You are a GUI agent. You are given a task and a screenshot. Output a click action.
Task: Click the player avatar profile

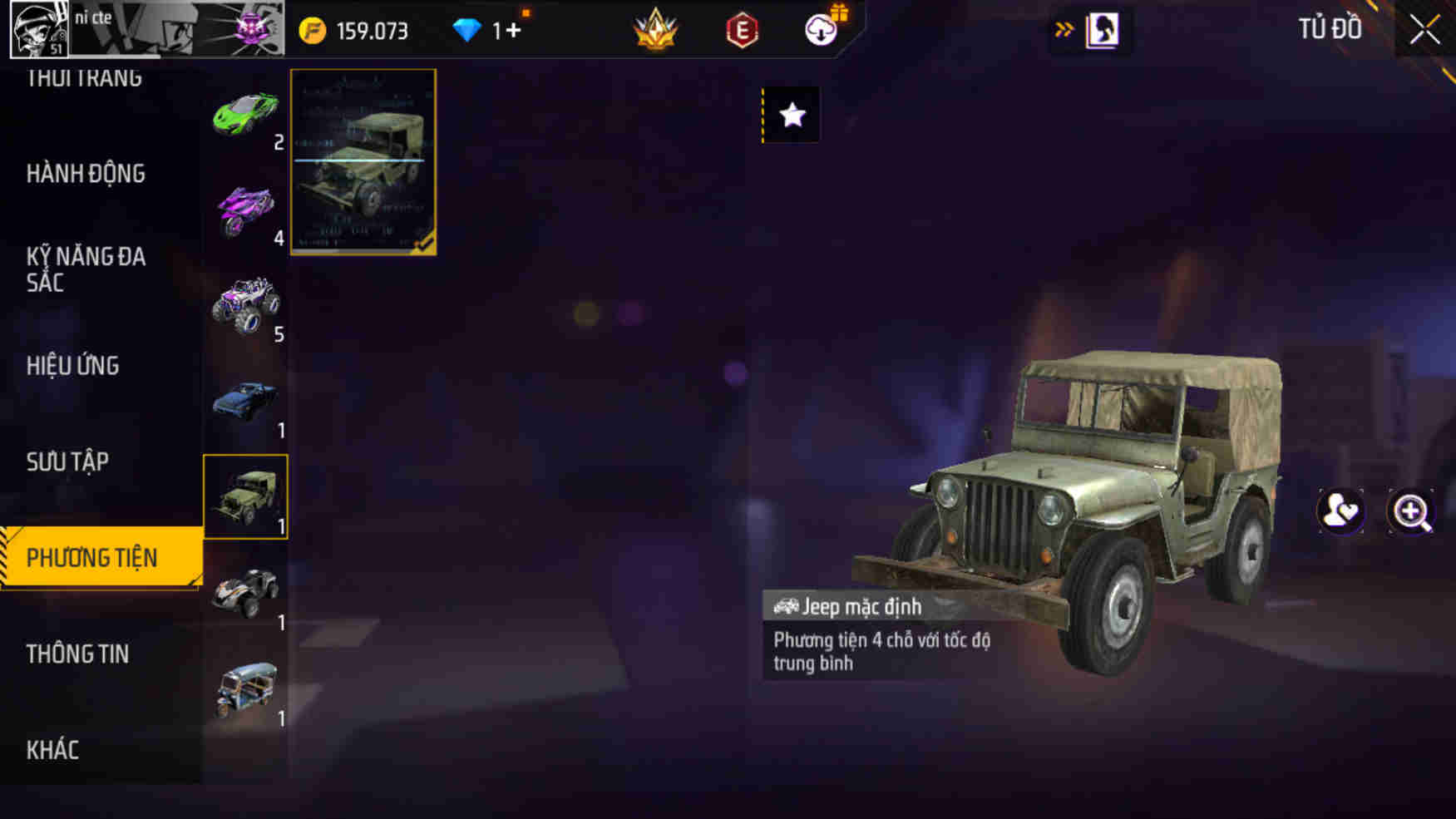coord(37,31)
